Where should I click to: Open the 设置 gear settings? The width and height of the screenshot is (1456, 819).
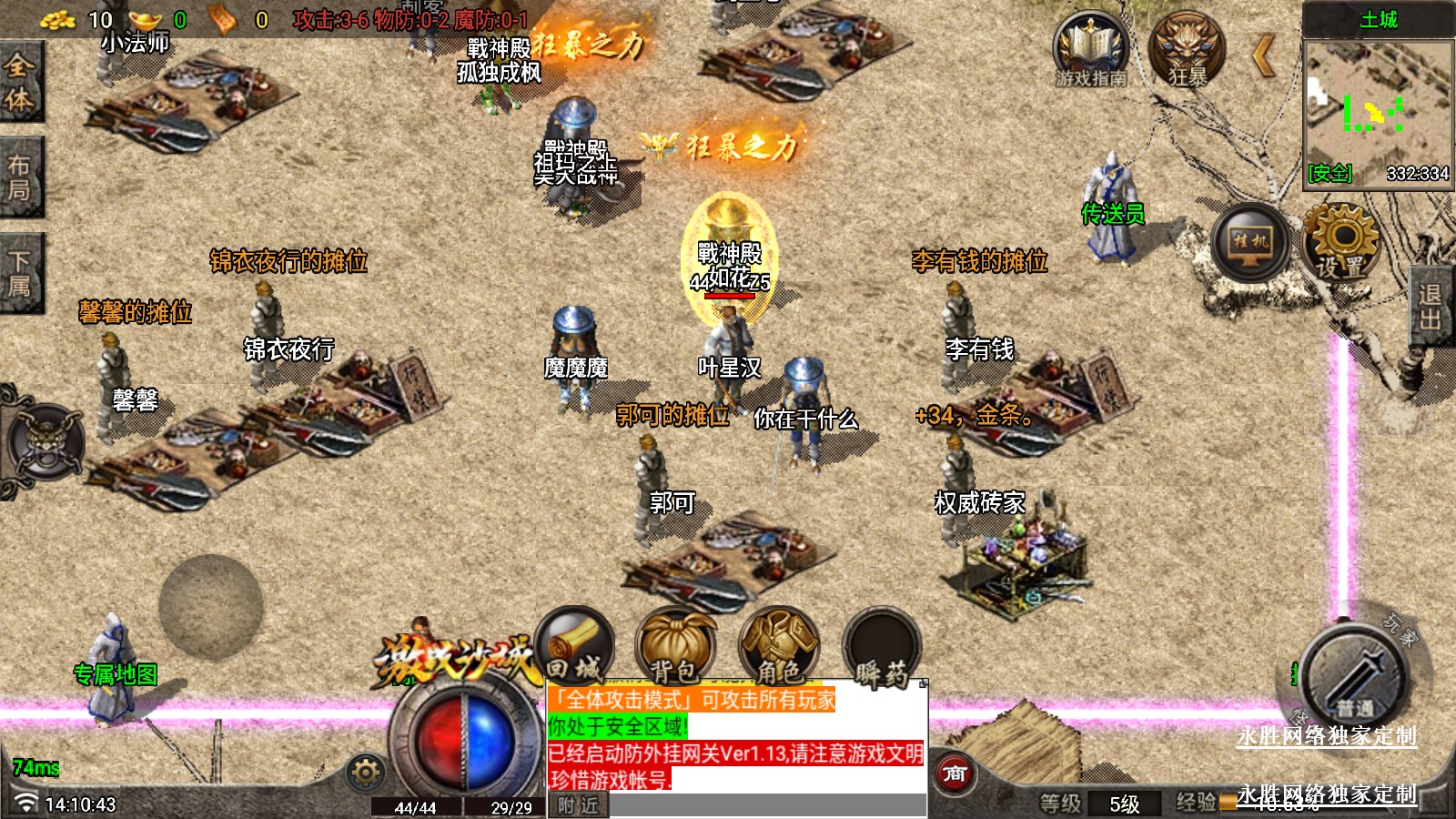click(x=1340, y=241)
